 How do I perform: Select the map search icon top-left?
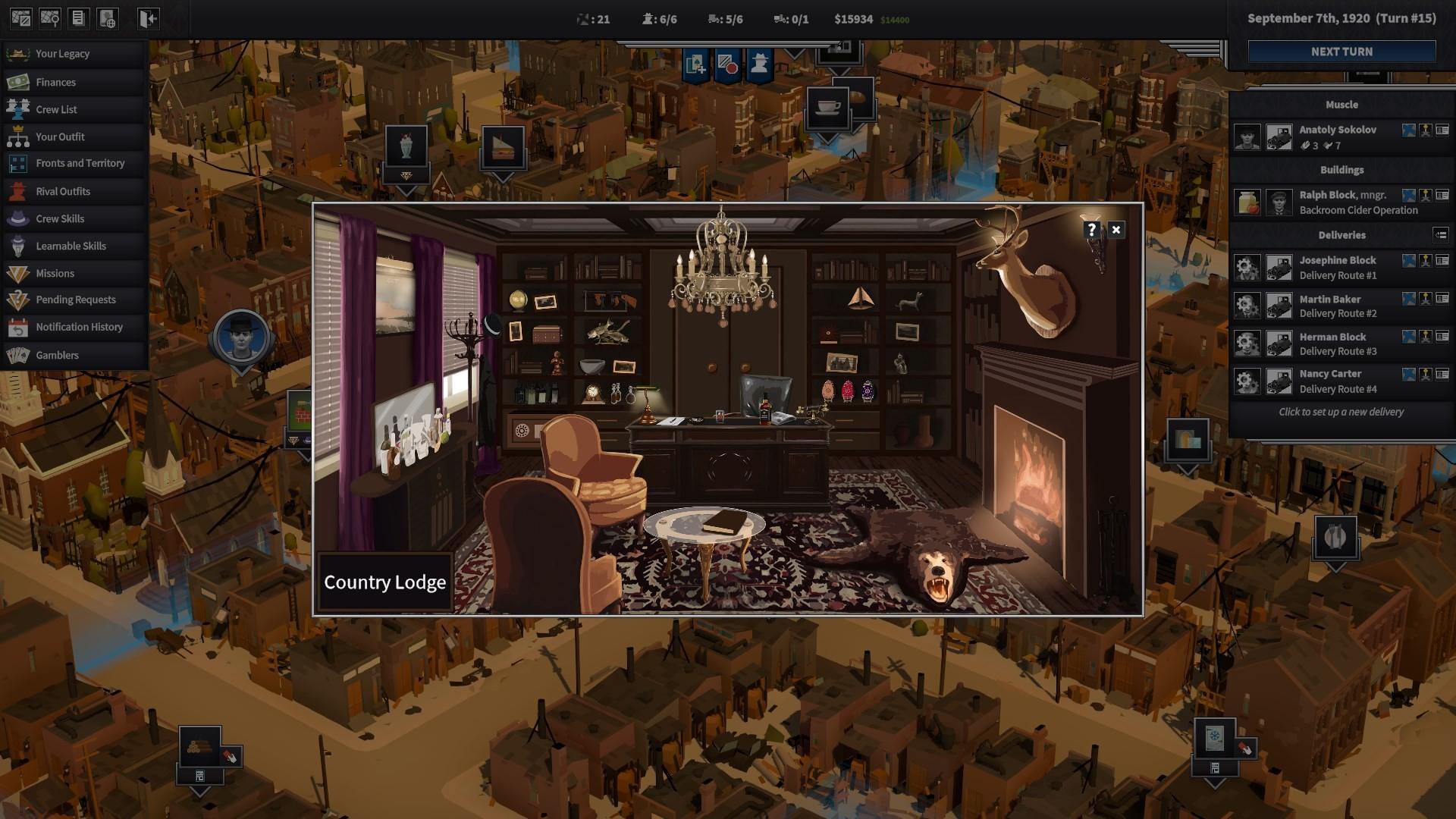click(x=50, y=17)
